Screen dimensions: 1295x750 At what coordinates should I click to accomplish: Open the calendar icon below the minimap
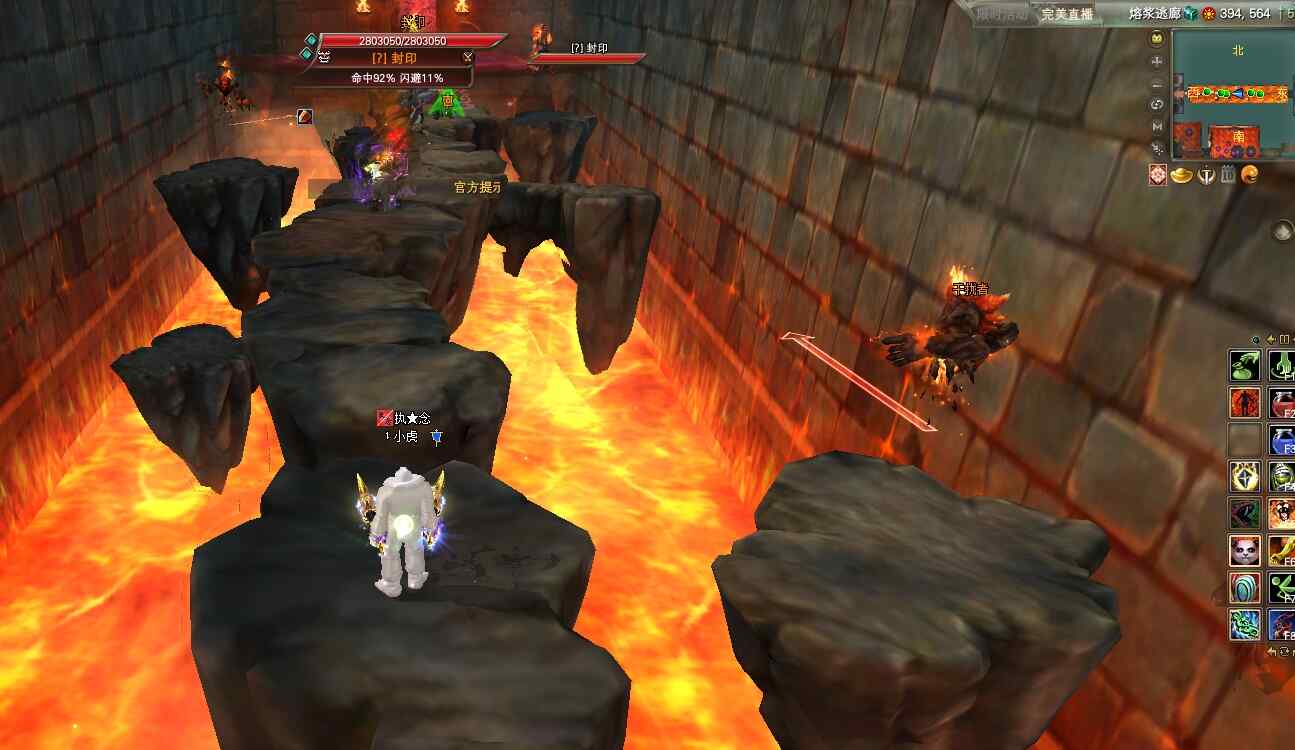(x=1229, y=176)
